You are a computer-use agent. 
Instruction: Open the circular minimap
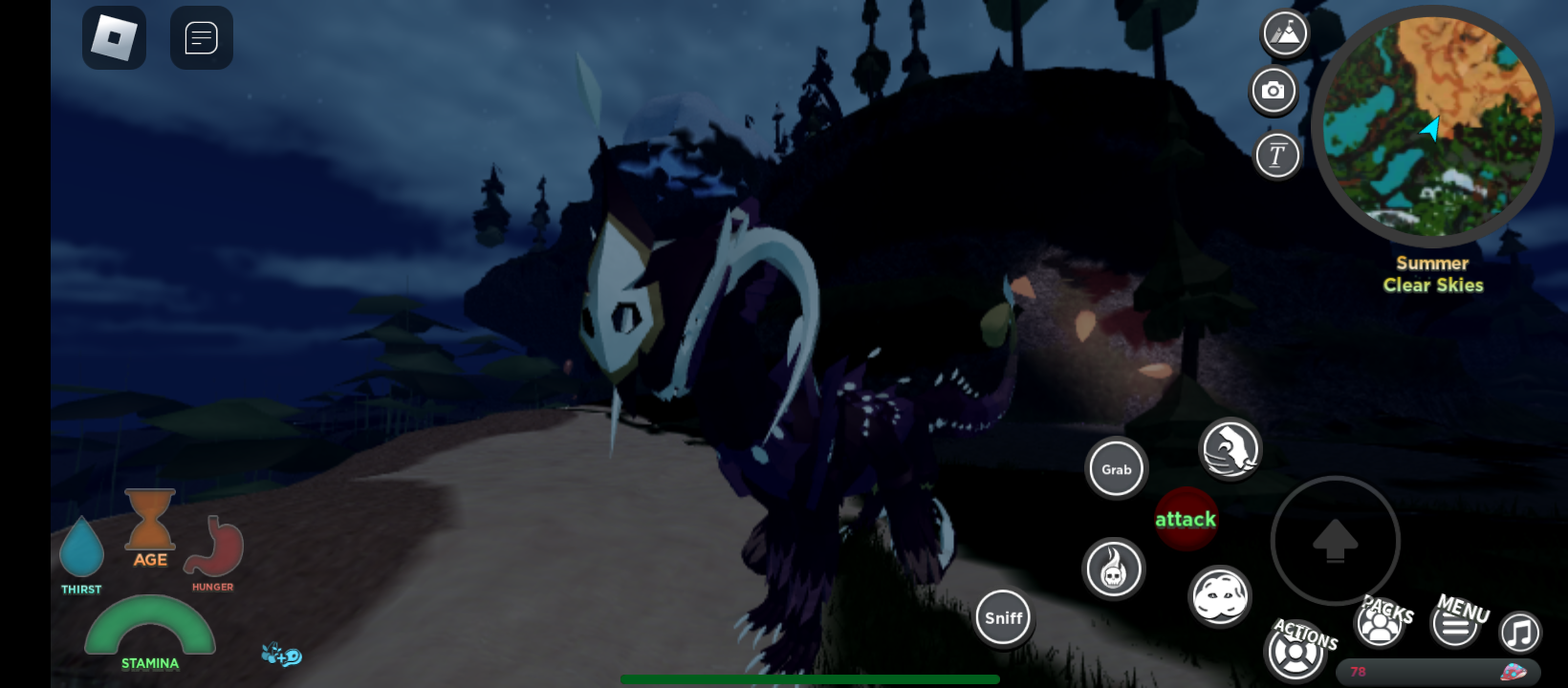tap(1431, 126)
